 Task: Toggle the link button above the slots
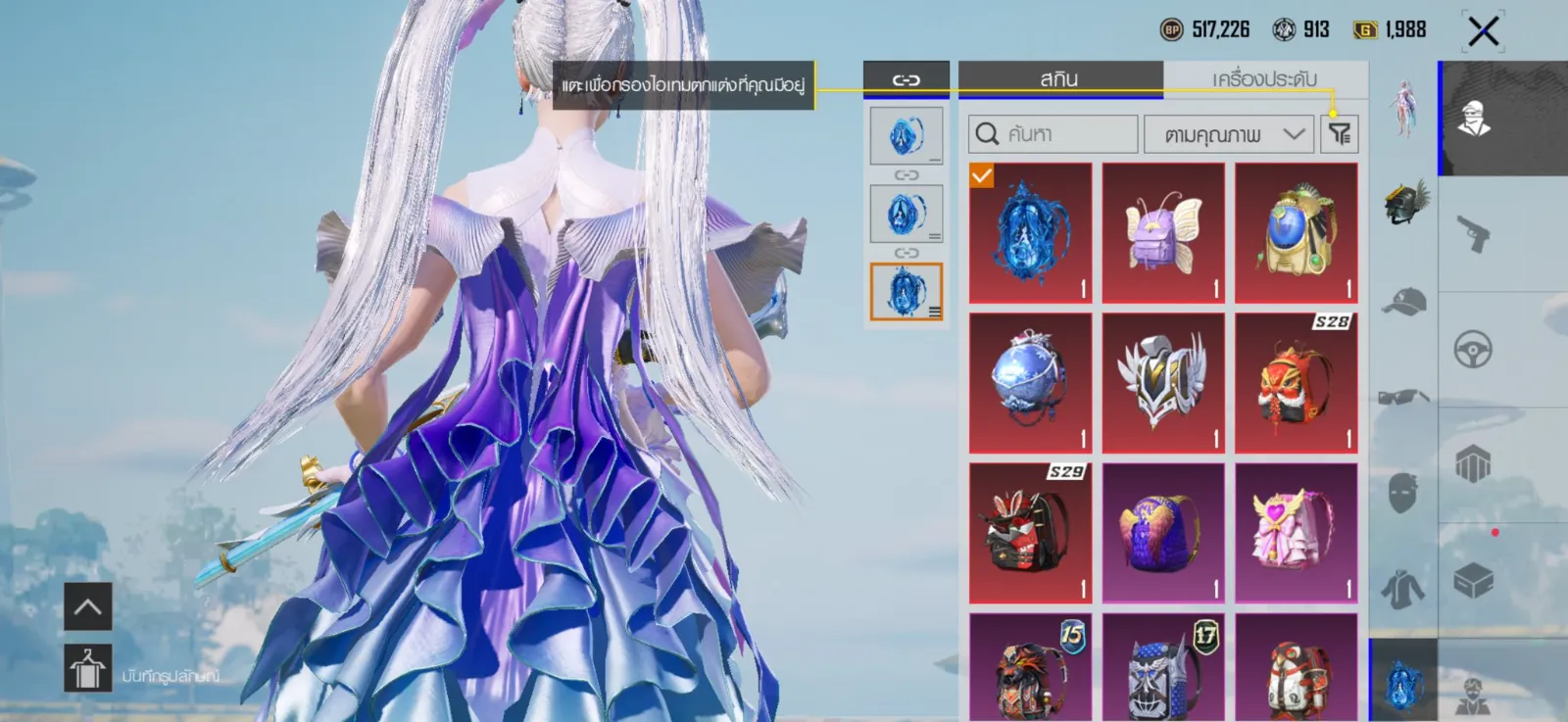point(906,79)
